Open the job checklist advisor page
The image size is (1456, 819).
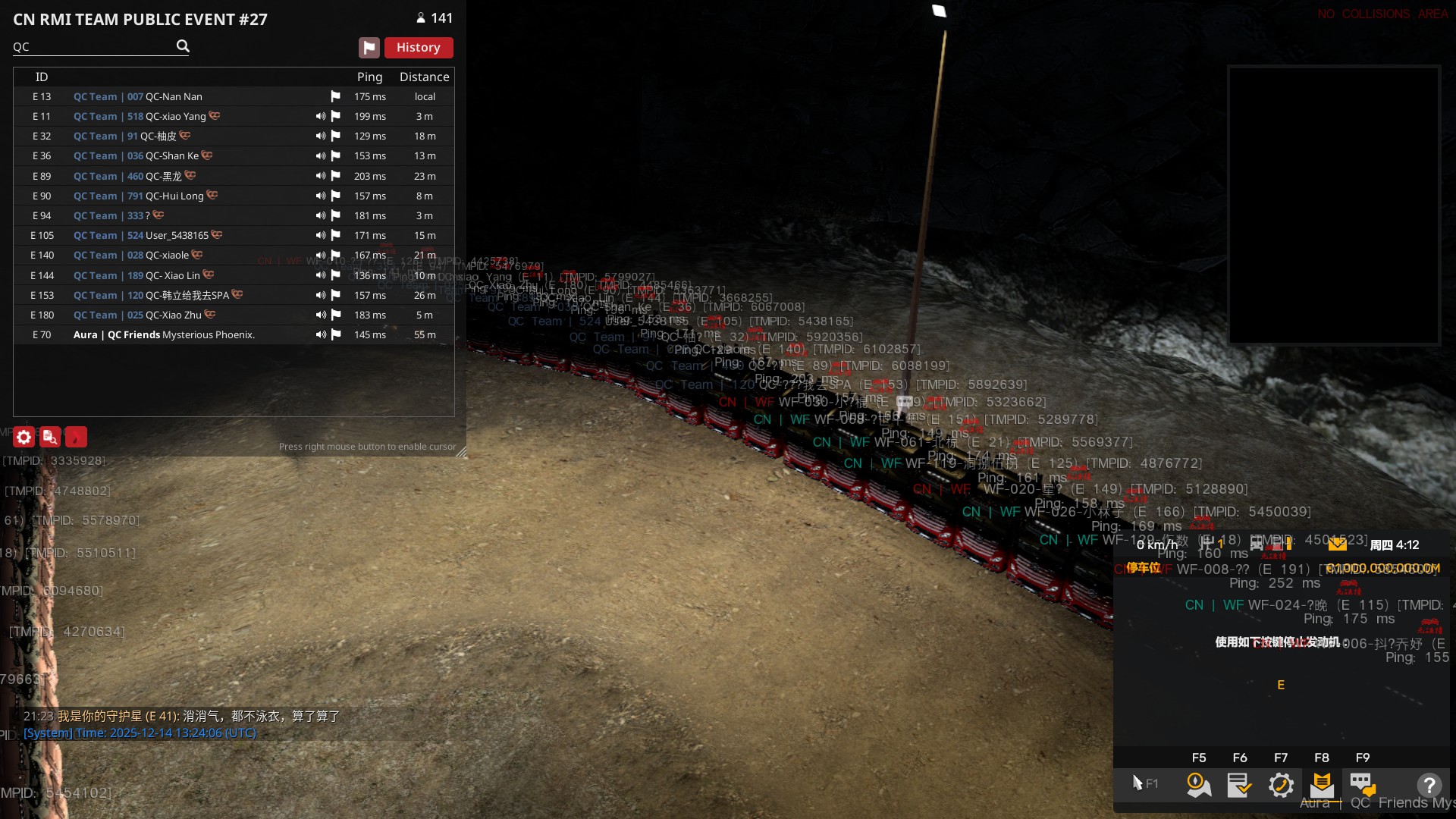click(1240, 785)
